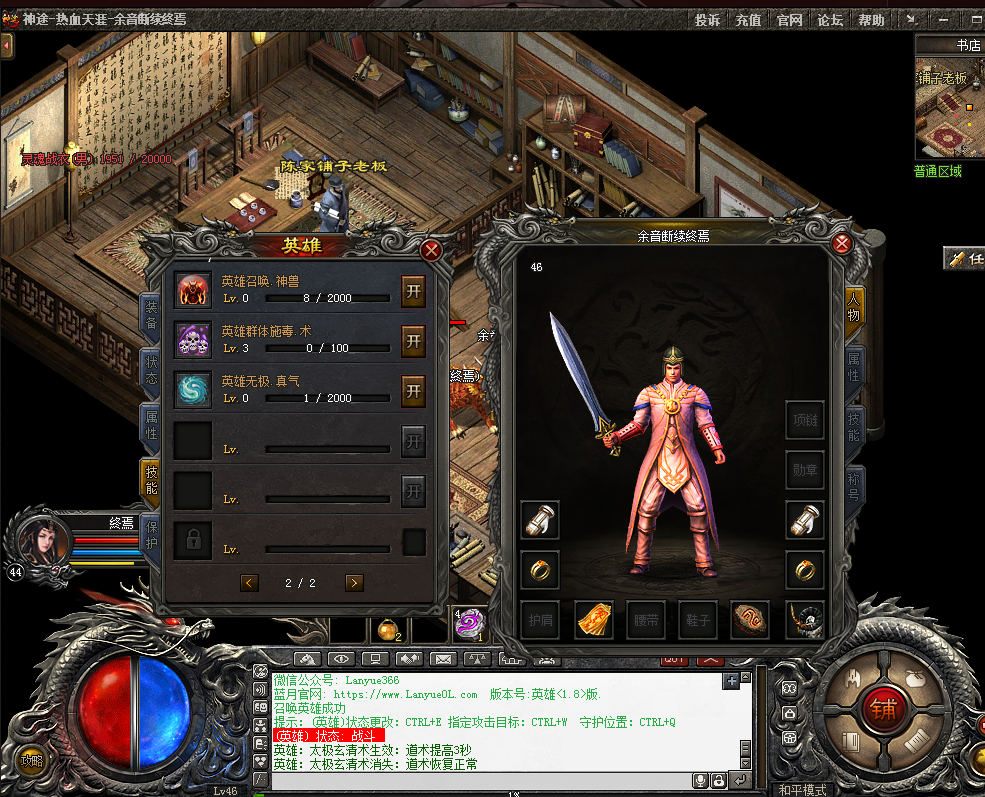The height and width of the screenshot is (797, 985).
Task: Select the 英雄群体施毒.术 skull skill icon
Action: (193, 340)
